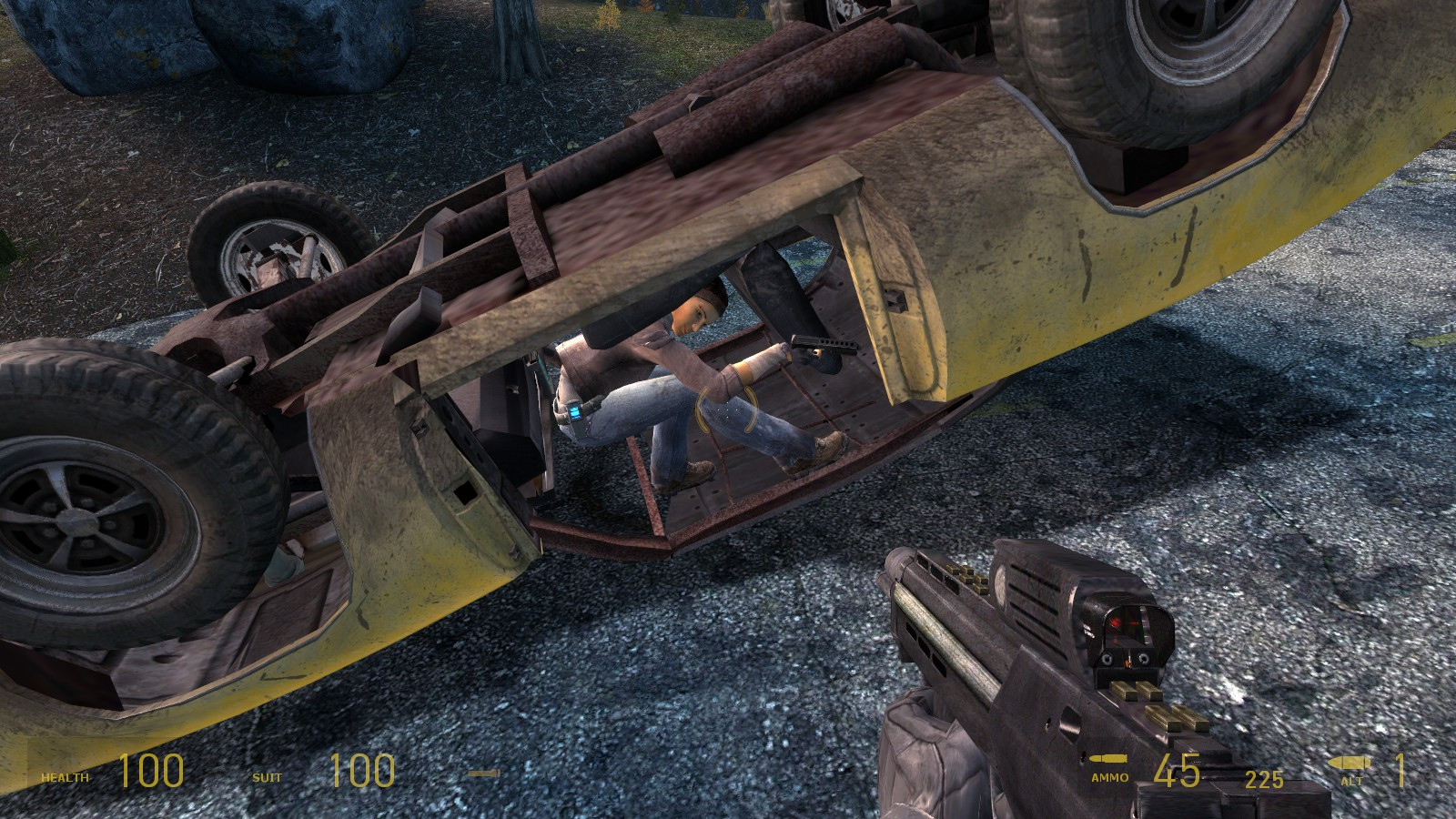Select the ALT label in the HUD
The height and width of the screenshot is (819, 1456).
[x=1353, y=780]
